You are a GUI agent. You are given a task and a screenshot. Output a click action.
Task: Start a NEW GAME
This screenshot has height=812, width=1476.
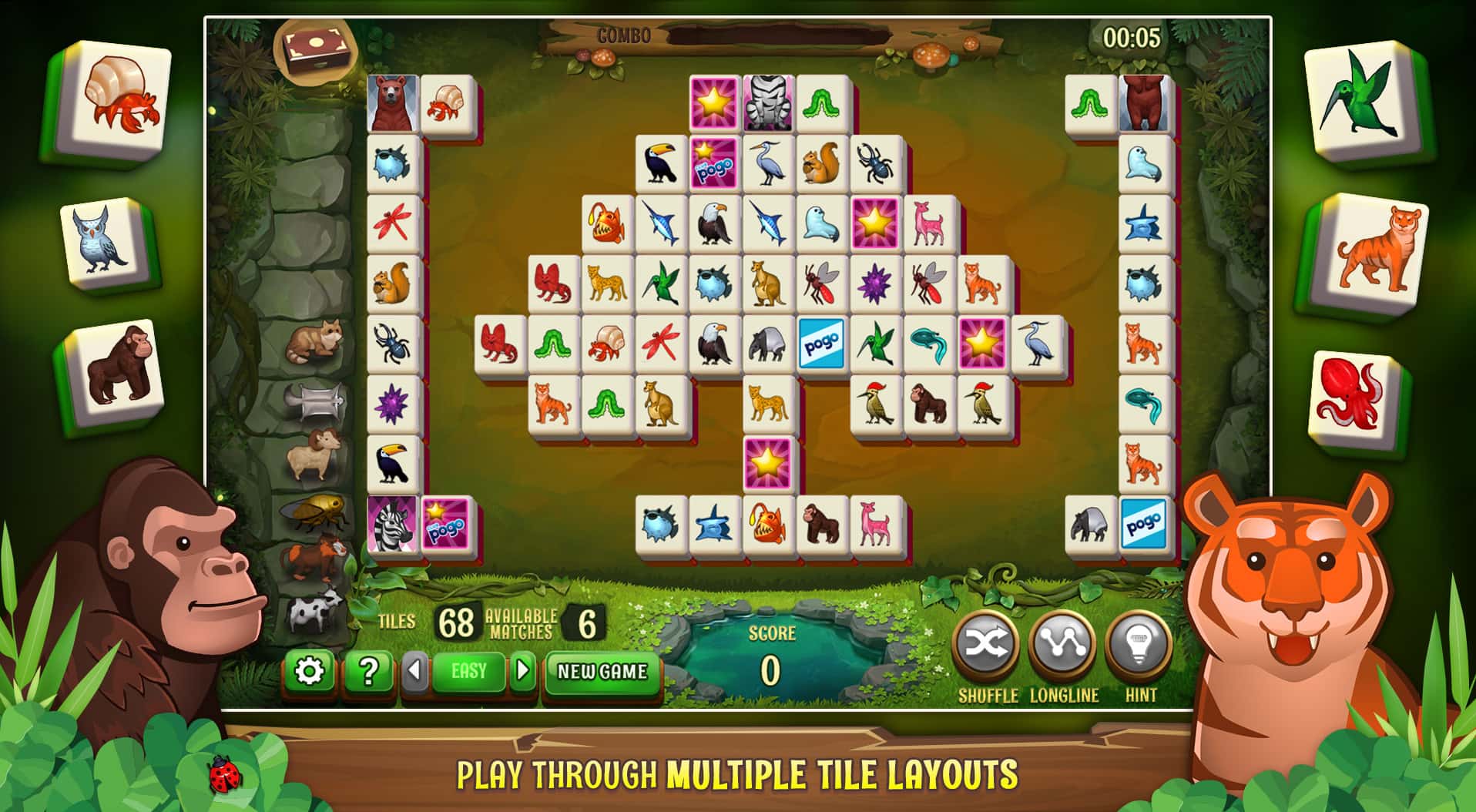point(601,672)
